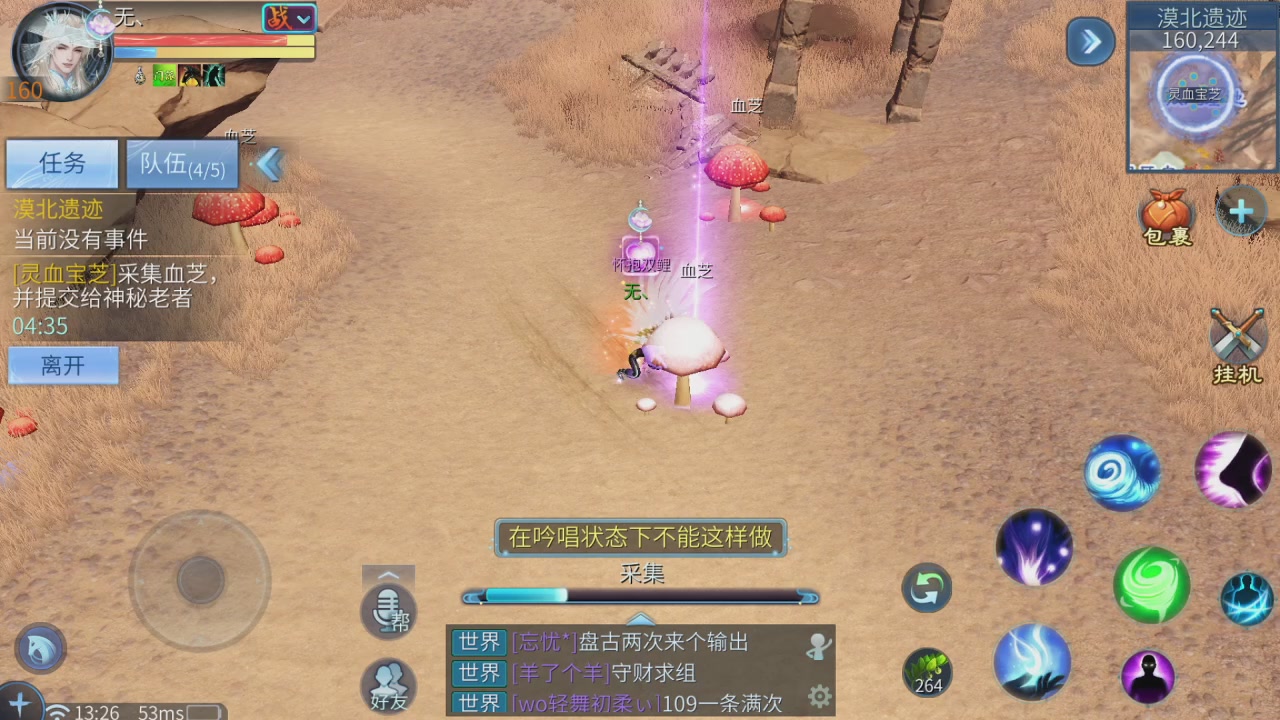This screenshot has width=1280, height=720.
Task: Click the 采集 gathering progress bar
Action: pyautogui.click(x=640, y=597)
